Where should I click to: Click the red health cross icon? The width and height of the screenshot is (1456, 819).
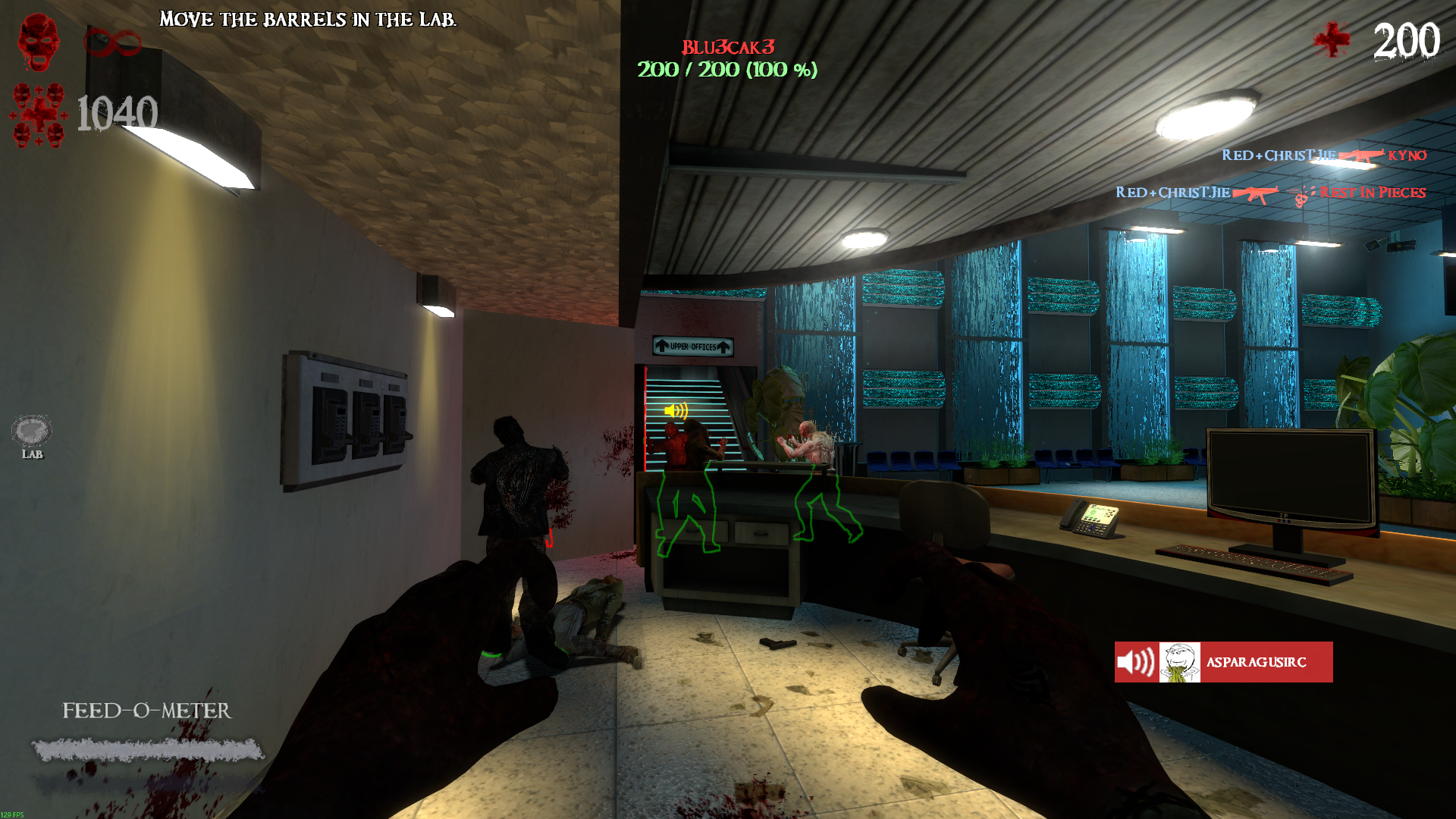1332,39
